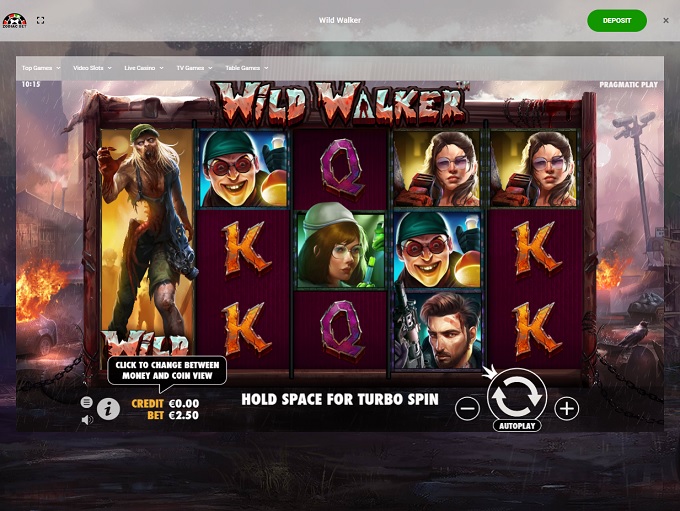Open the Top Games dropdown

41,68
